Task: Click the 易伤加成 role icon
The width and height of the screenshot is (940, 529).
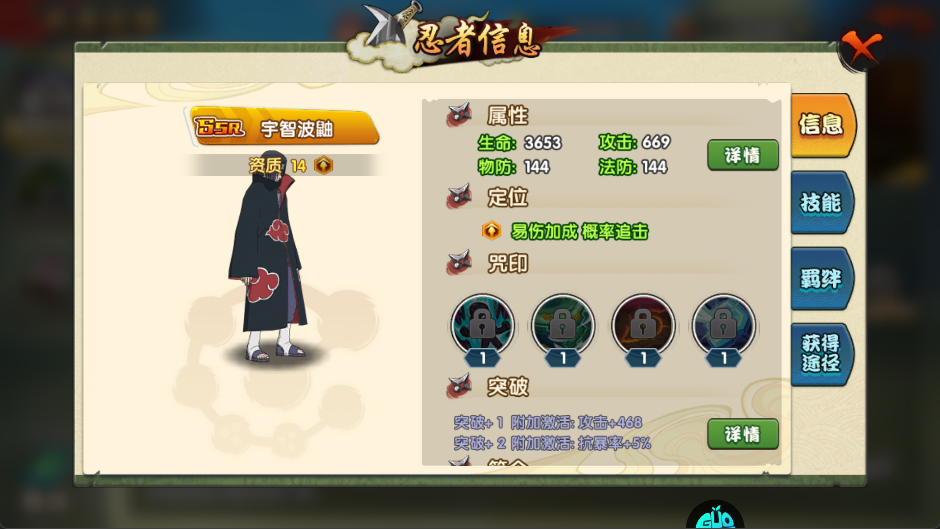Action: click(491, 231)
